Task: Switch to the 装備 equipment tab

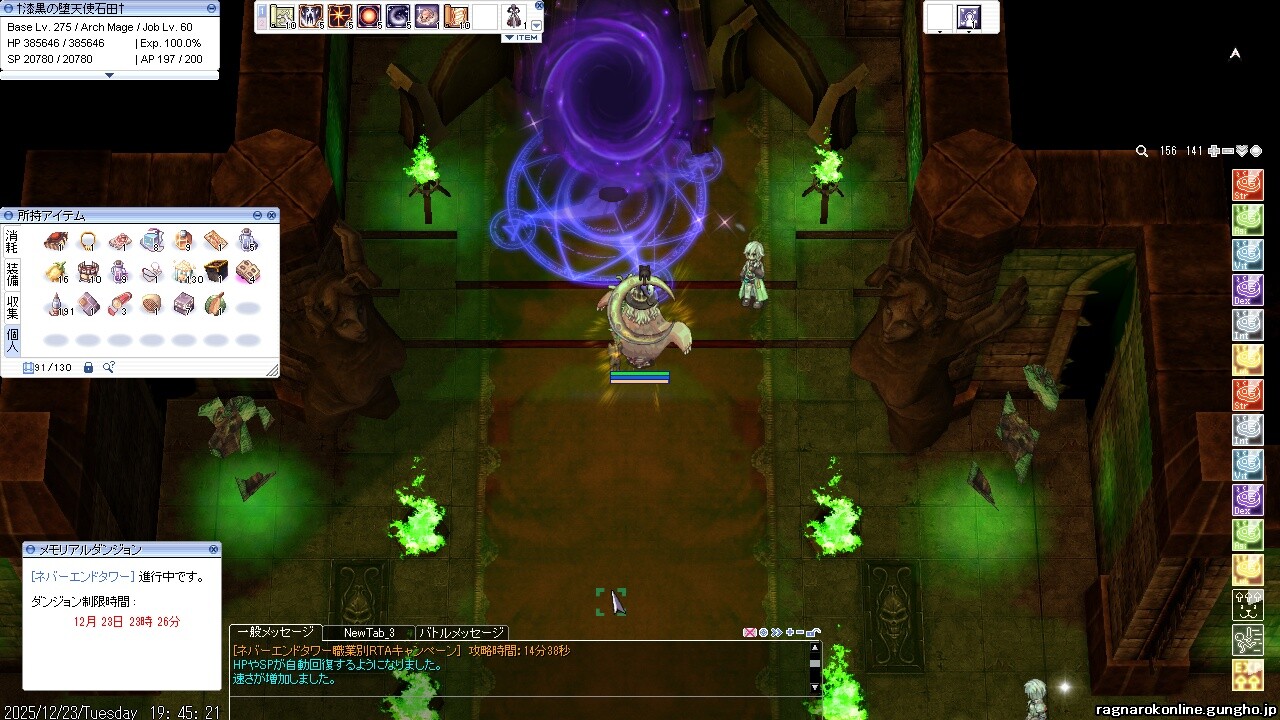Action: (12, 272)
